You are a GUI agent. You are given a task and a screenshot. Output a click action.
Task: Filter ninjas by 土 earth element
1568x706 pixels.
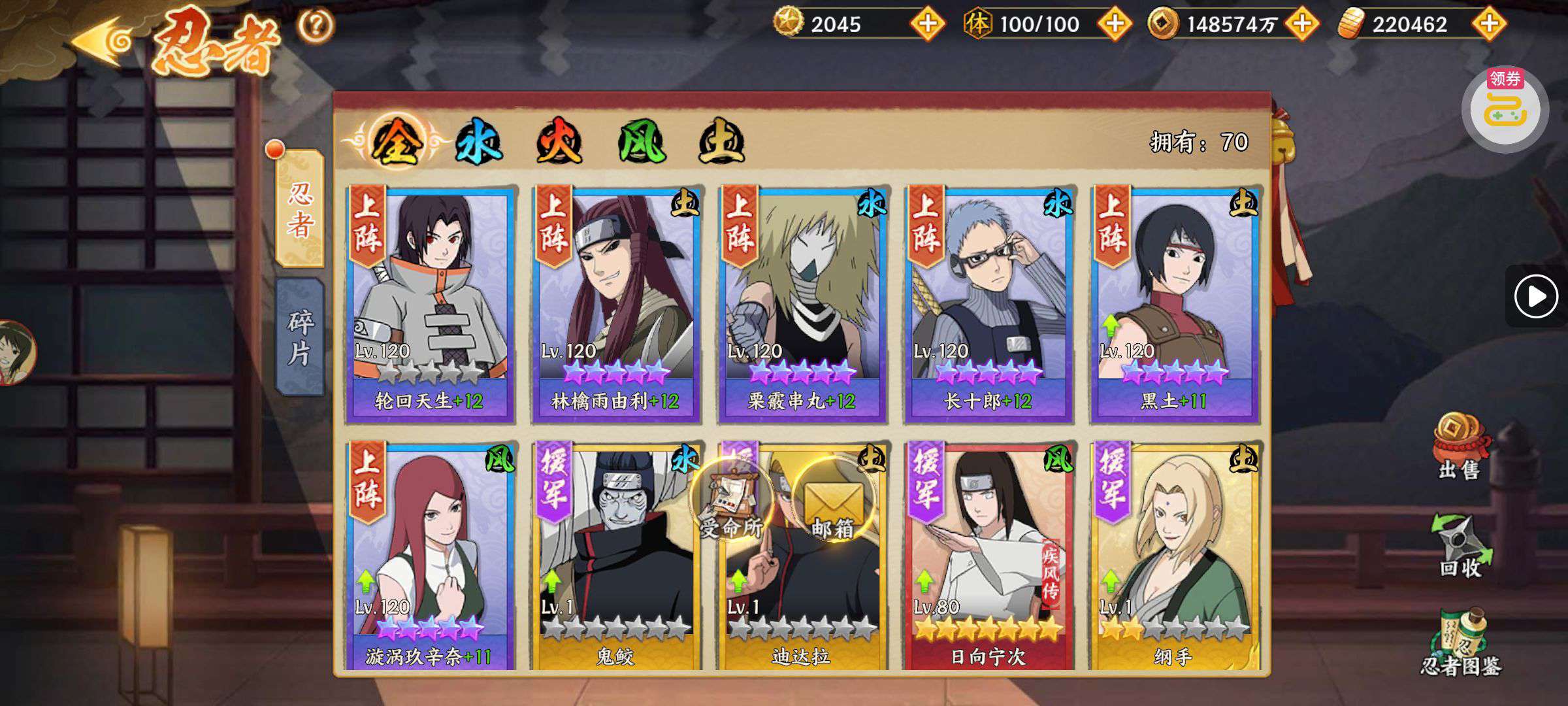click(721, 142)
